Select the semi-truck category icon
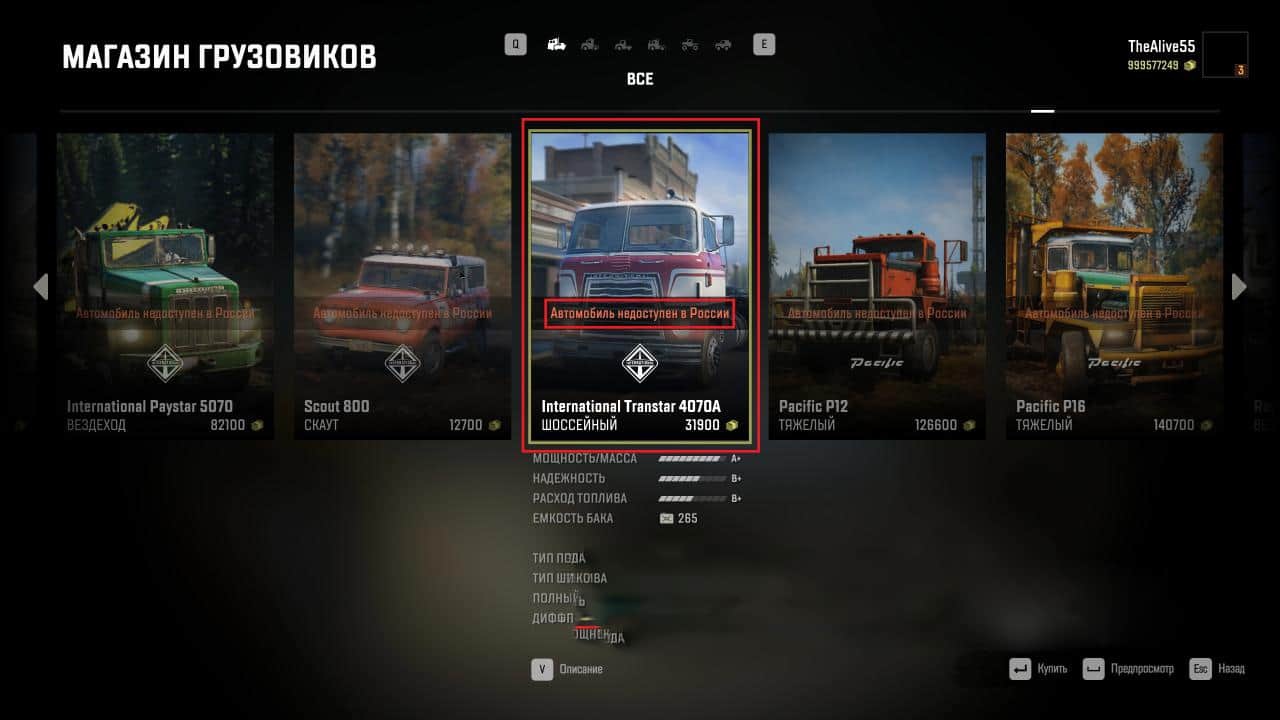1280x720 pixels. [x=556, y=44]
